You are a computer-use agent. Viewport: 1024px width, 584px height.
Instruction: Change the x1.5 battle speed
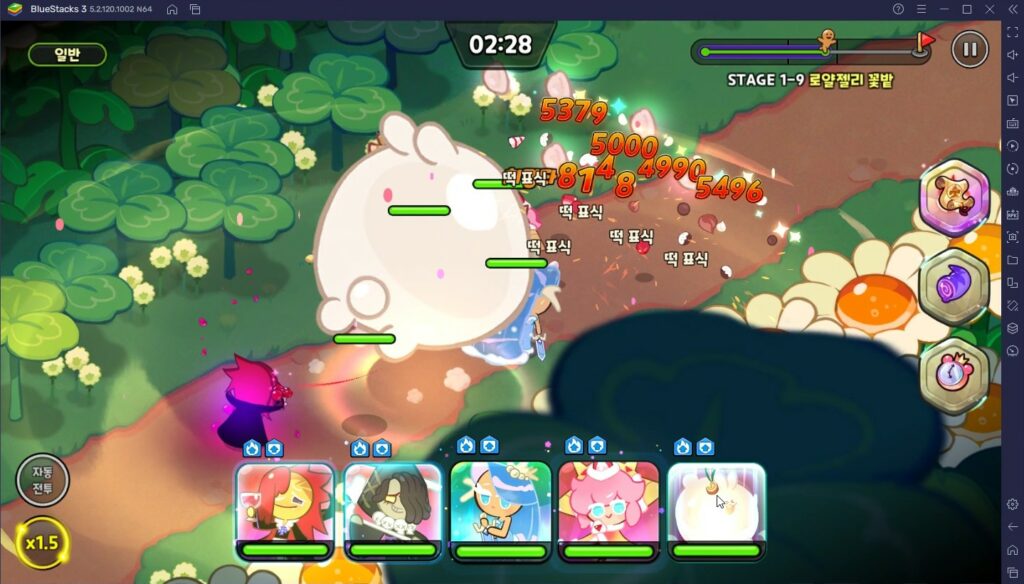[x=42, y=542]
